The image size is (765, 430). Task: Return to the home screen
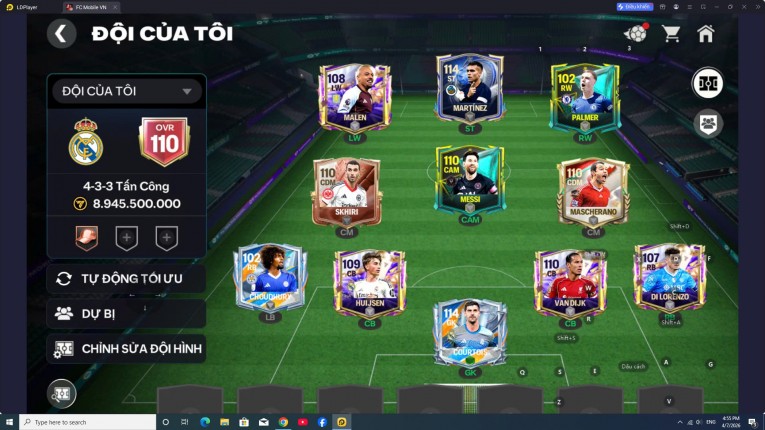pos(705,34)
